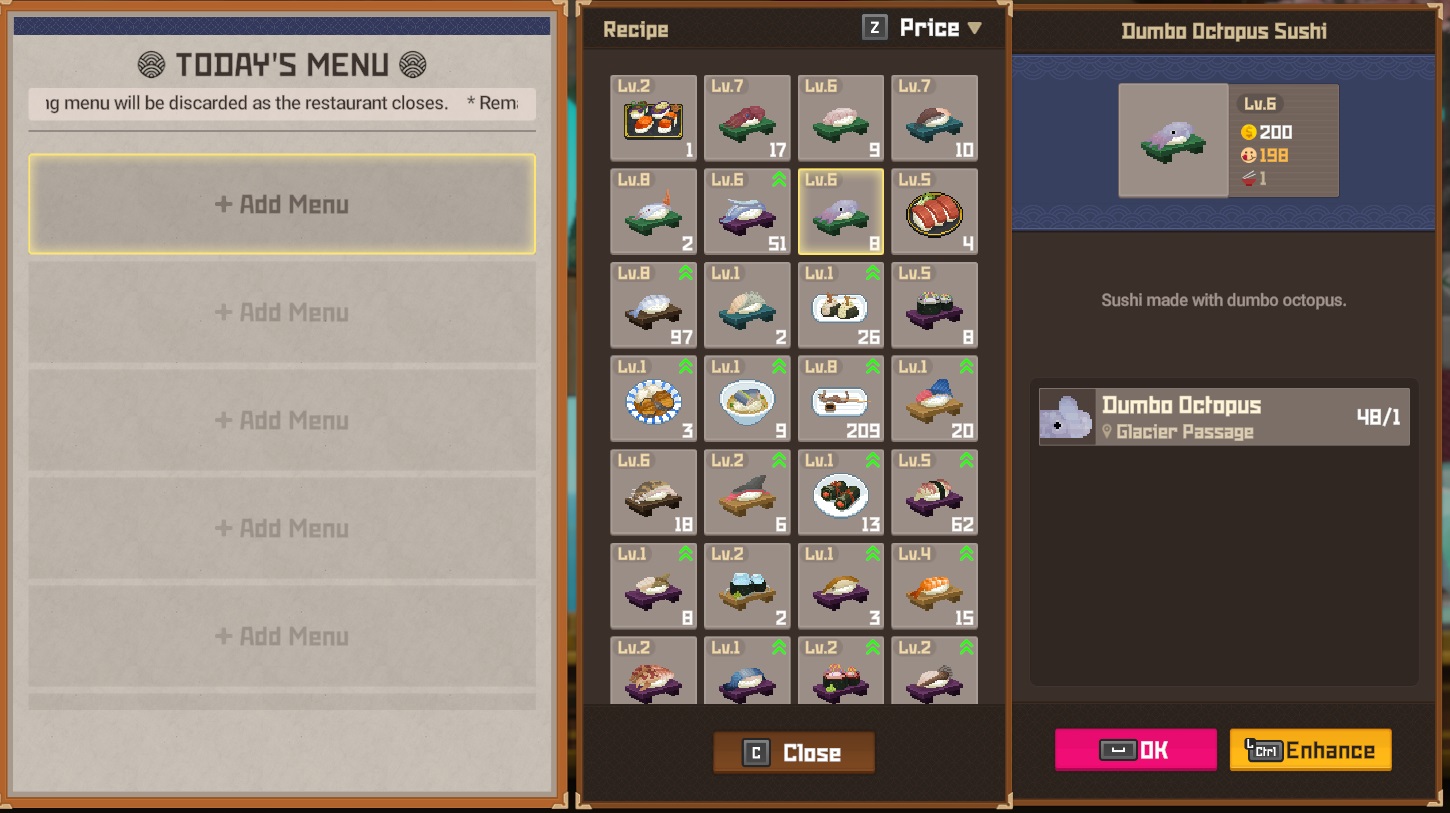Click the second Add Menu slot
The image size is (1450, 813).
coord(283,312)
